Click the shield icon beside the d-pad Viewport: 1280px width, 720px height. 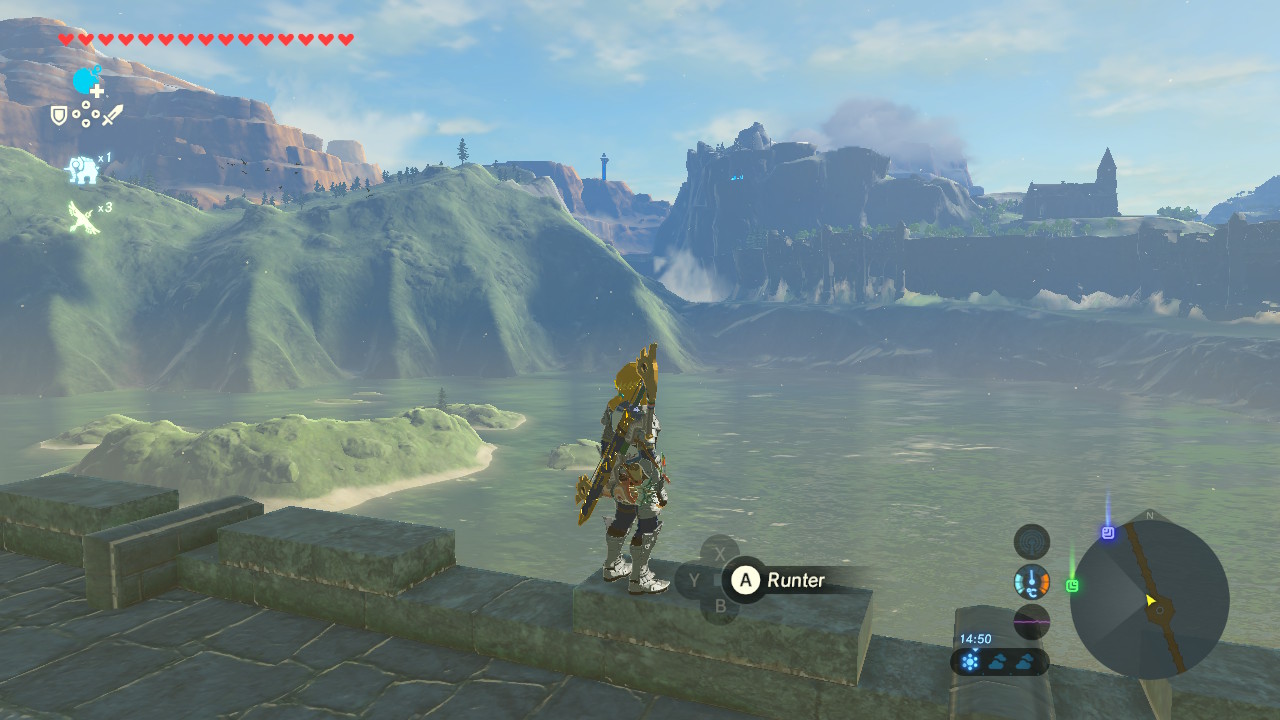pos(60,116)
